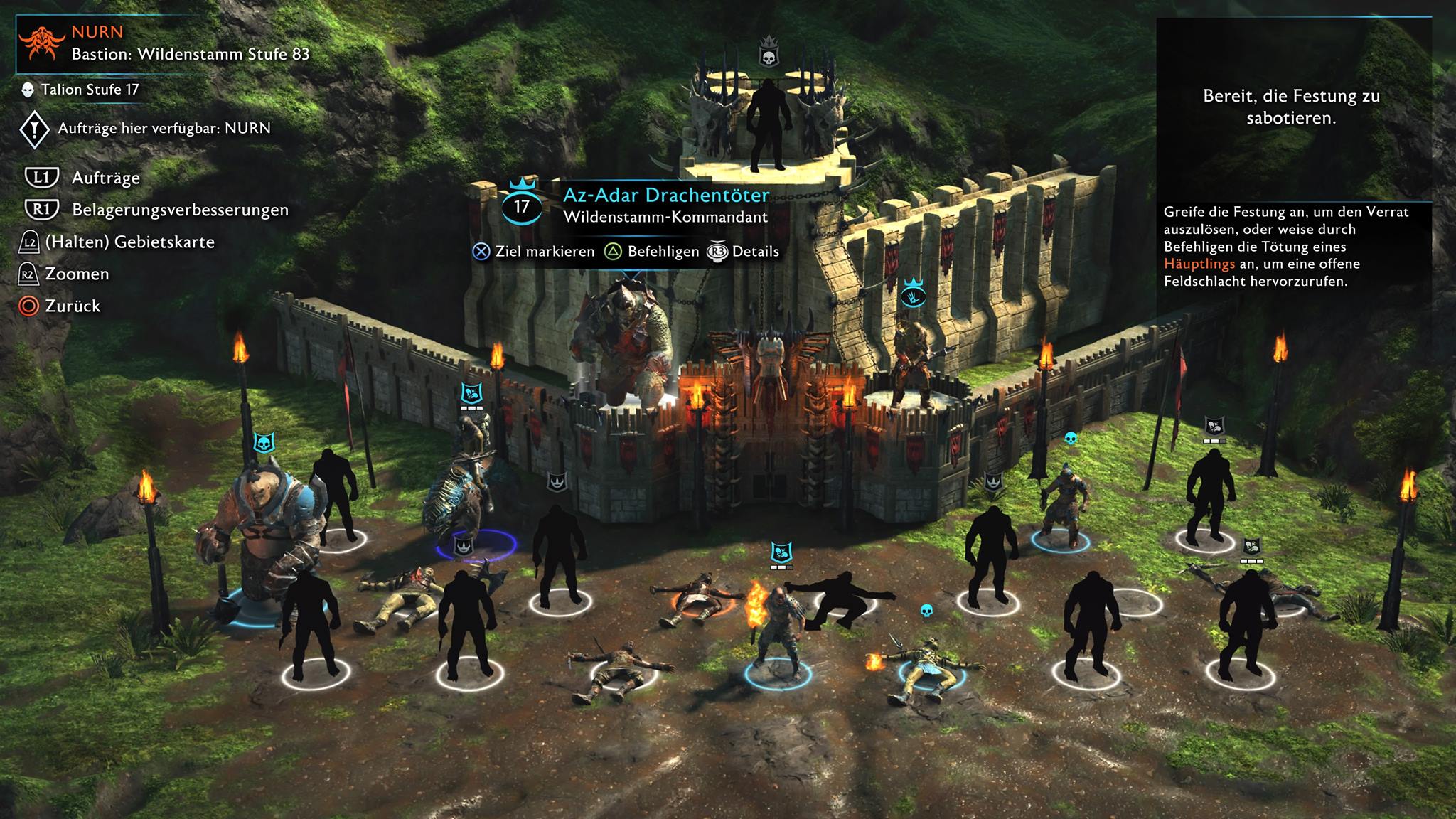
Task: Show the Gebietskarte region map
Action: pos(129,242)
